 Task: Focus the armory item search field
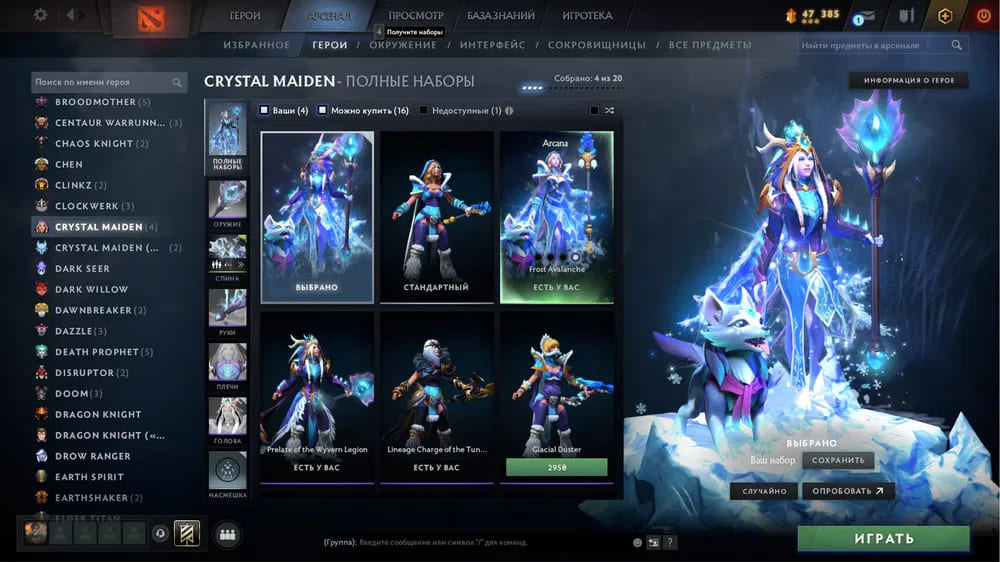point(873,45)
